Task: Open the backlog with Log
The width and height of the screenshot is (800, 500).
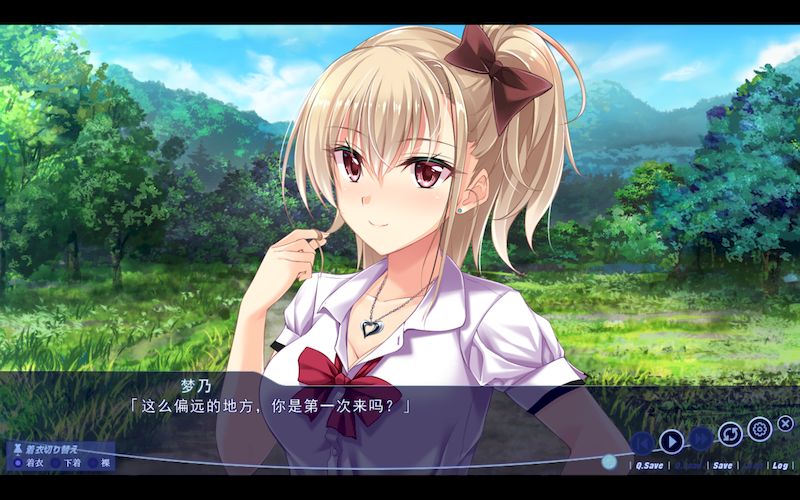Action: point(780,465)
